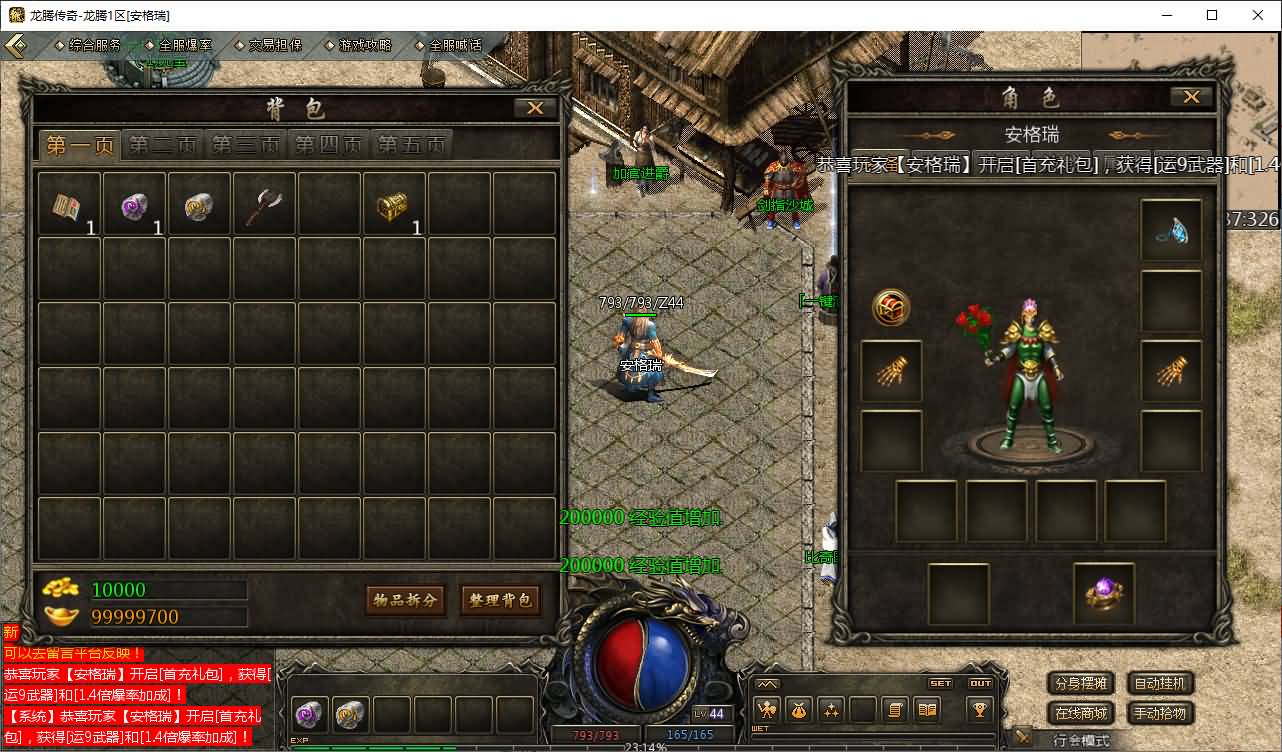This screenshot has height=752, width=1282.
Task: Close the 背包 backpack window
Action: point(535,108)
